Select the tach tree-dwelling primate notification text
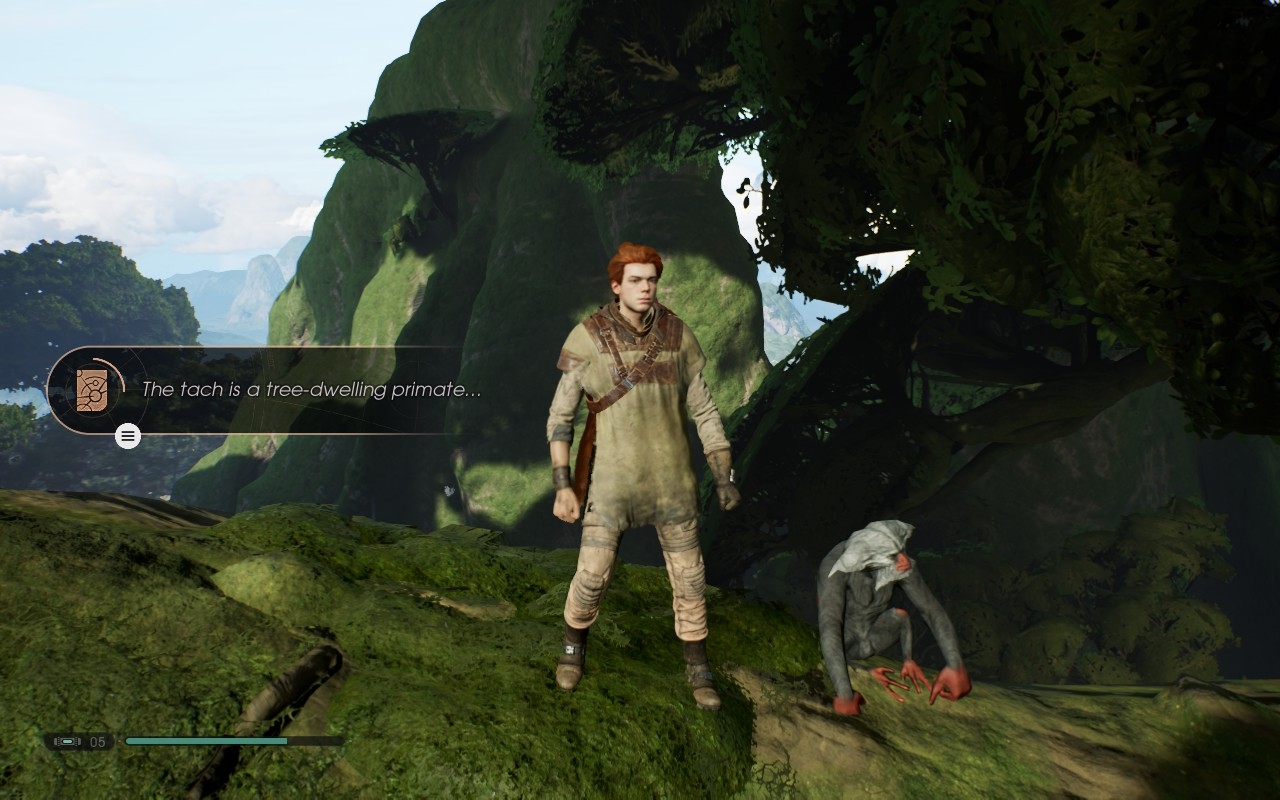This screenshot has height=800, width=1280. click(311, 390)
